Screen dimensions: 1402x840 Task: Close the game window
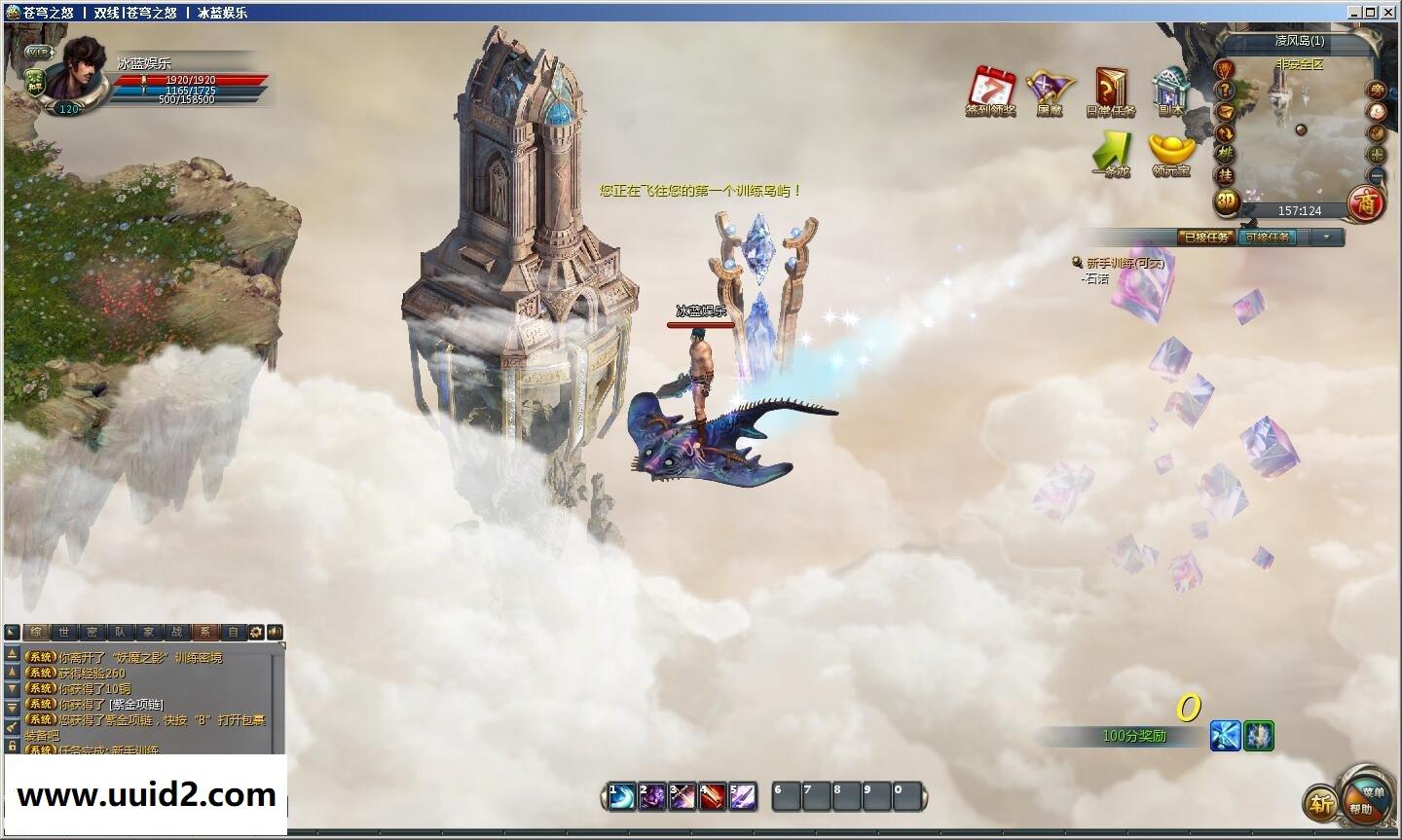(1389, 12)
